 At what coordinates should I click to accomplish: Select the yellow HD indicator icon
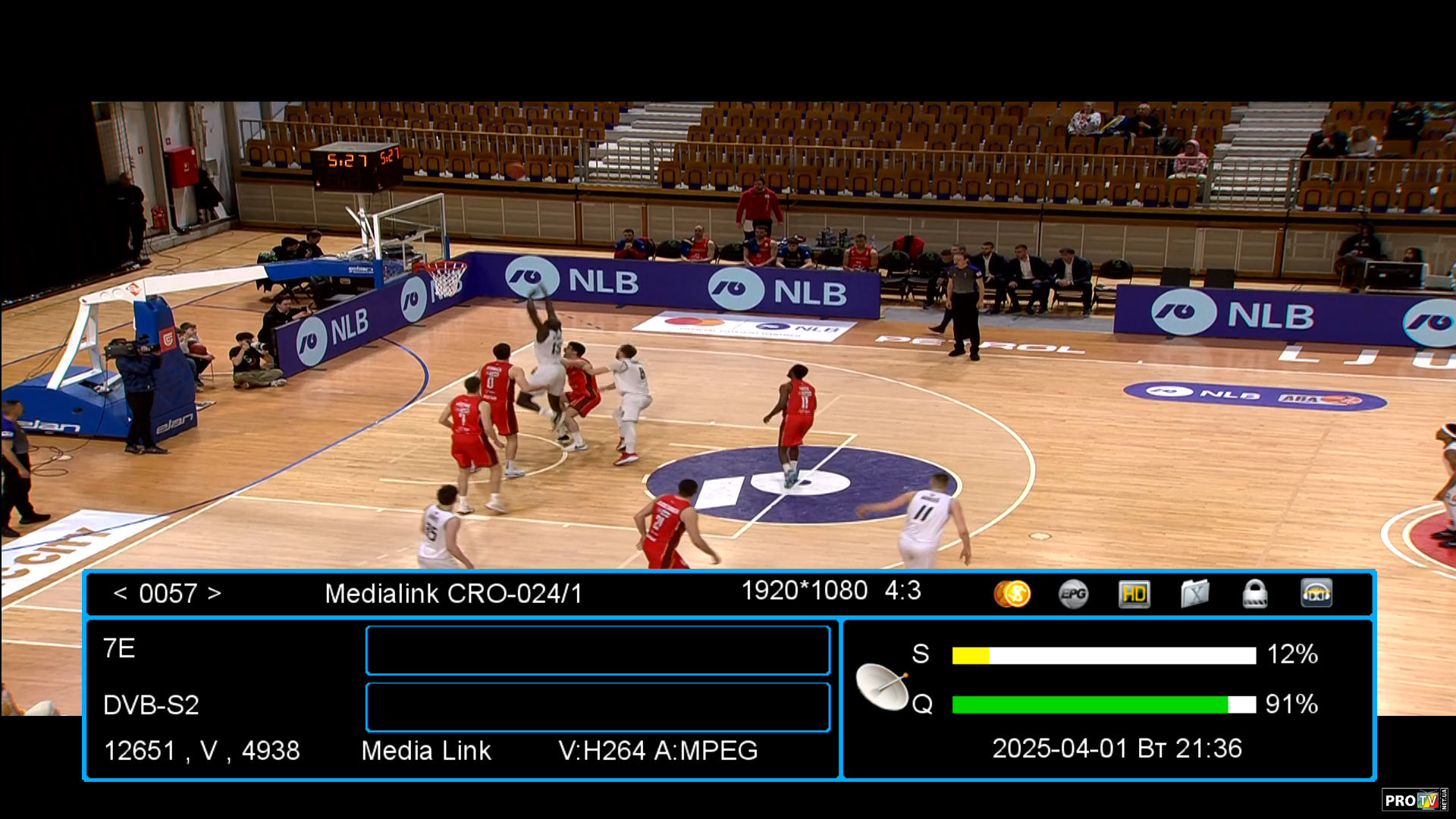(x=1134, y=594)
